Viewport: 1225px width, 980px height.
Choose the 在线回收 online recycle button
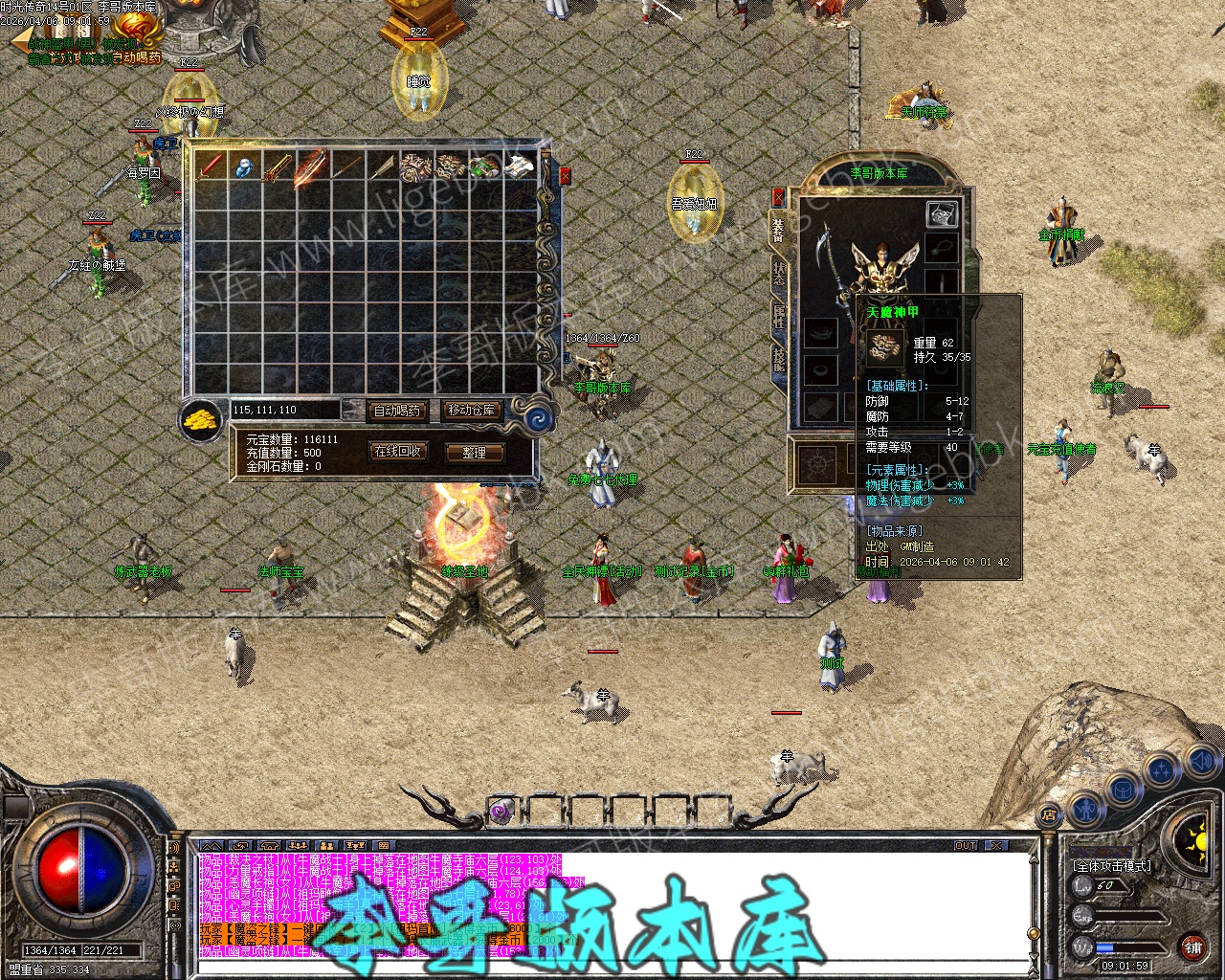(397, 452)
